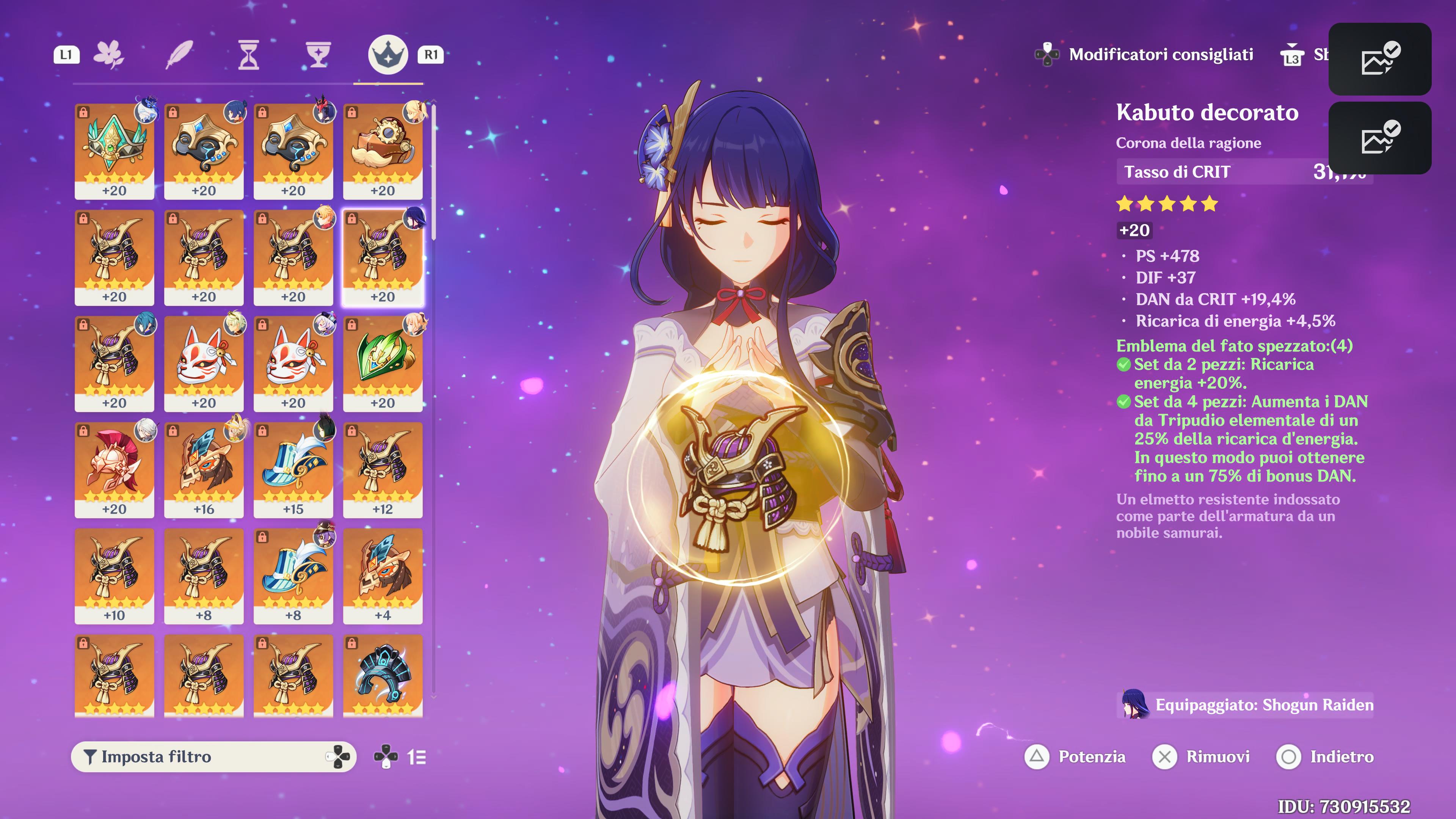Choose the feathered tribal mask +16
The image size is (1456, 819).
click(x=204, y=469)
